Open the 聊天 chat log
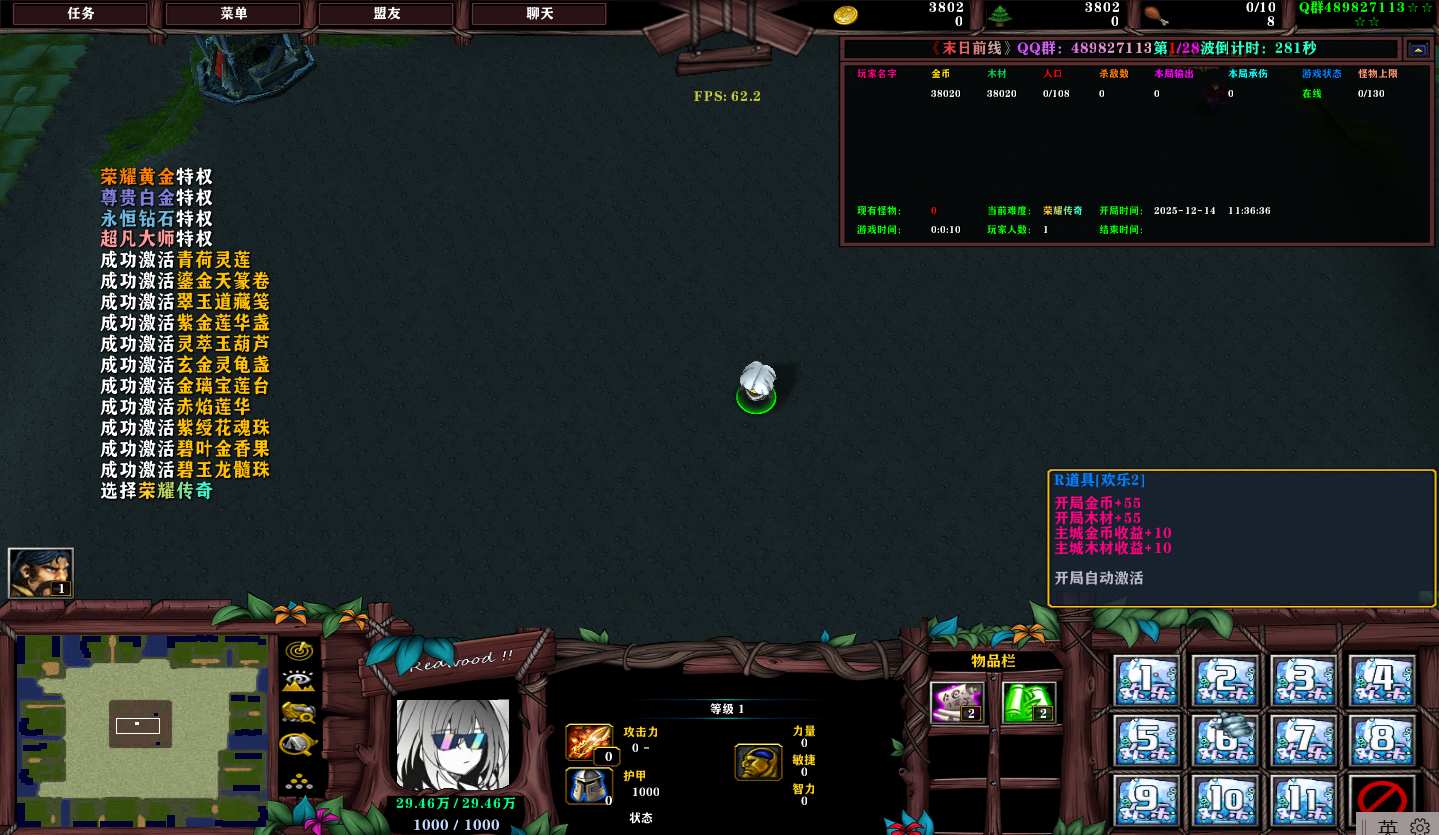 (539, 14)
